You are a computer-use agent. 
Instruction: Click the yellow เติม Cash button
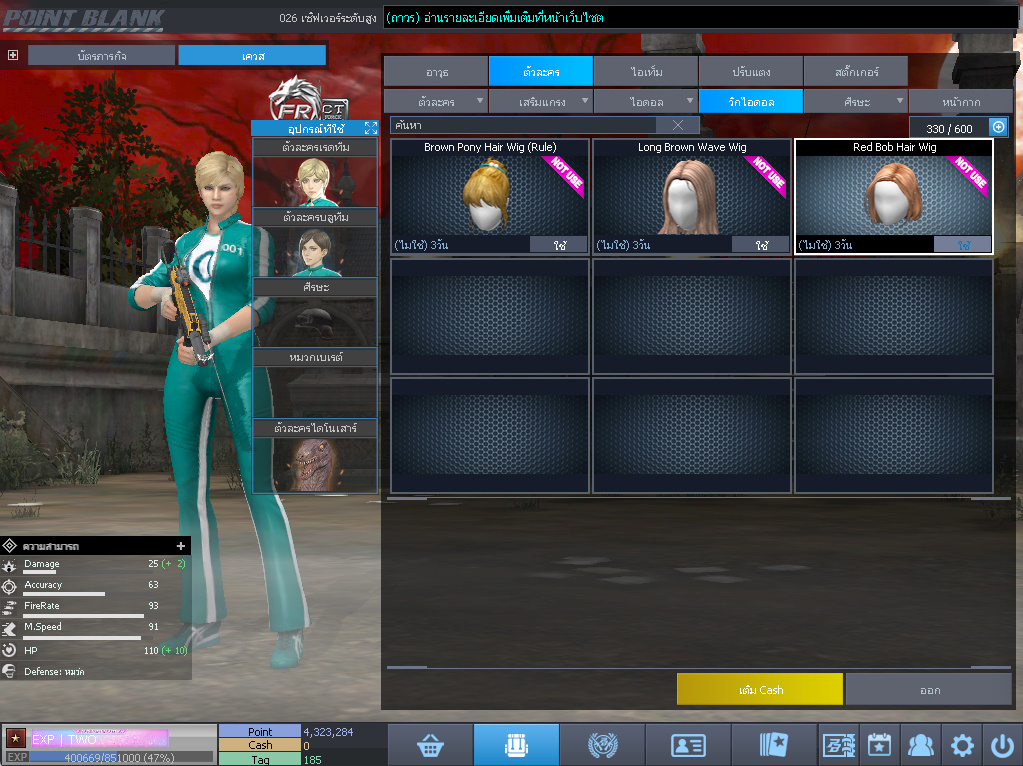[759, 689]
